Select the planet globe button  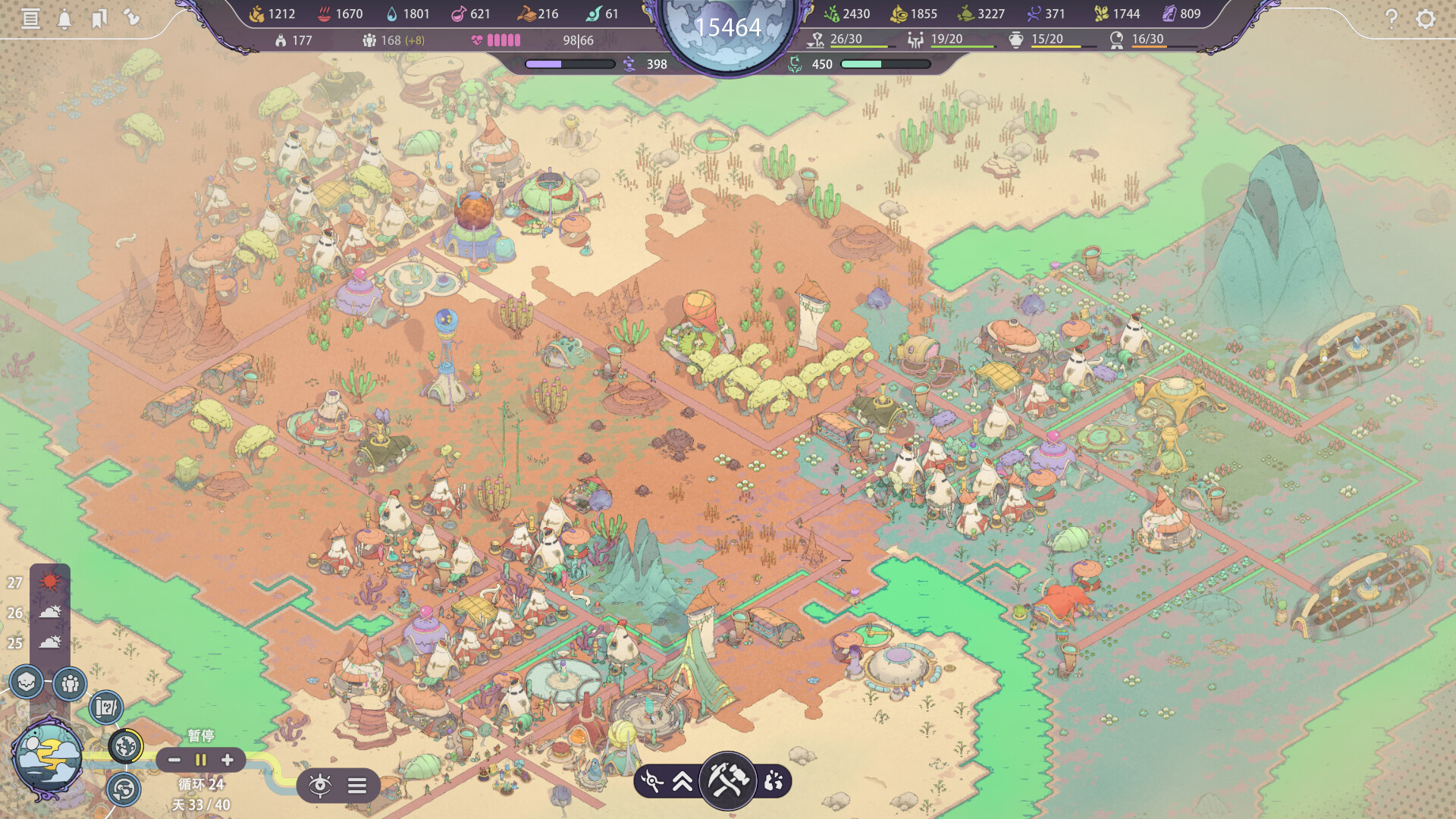pyautogui.click(x=126, y=746)
